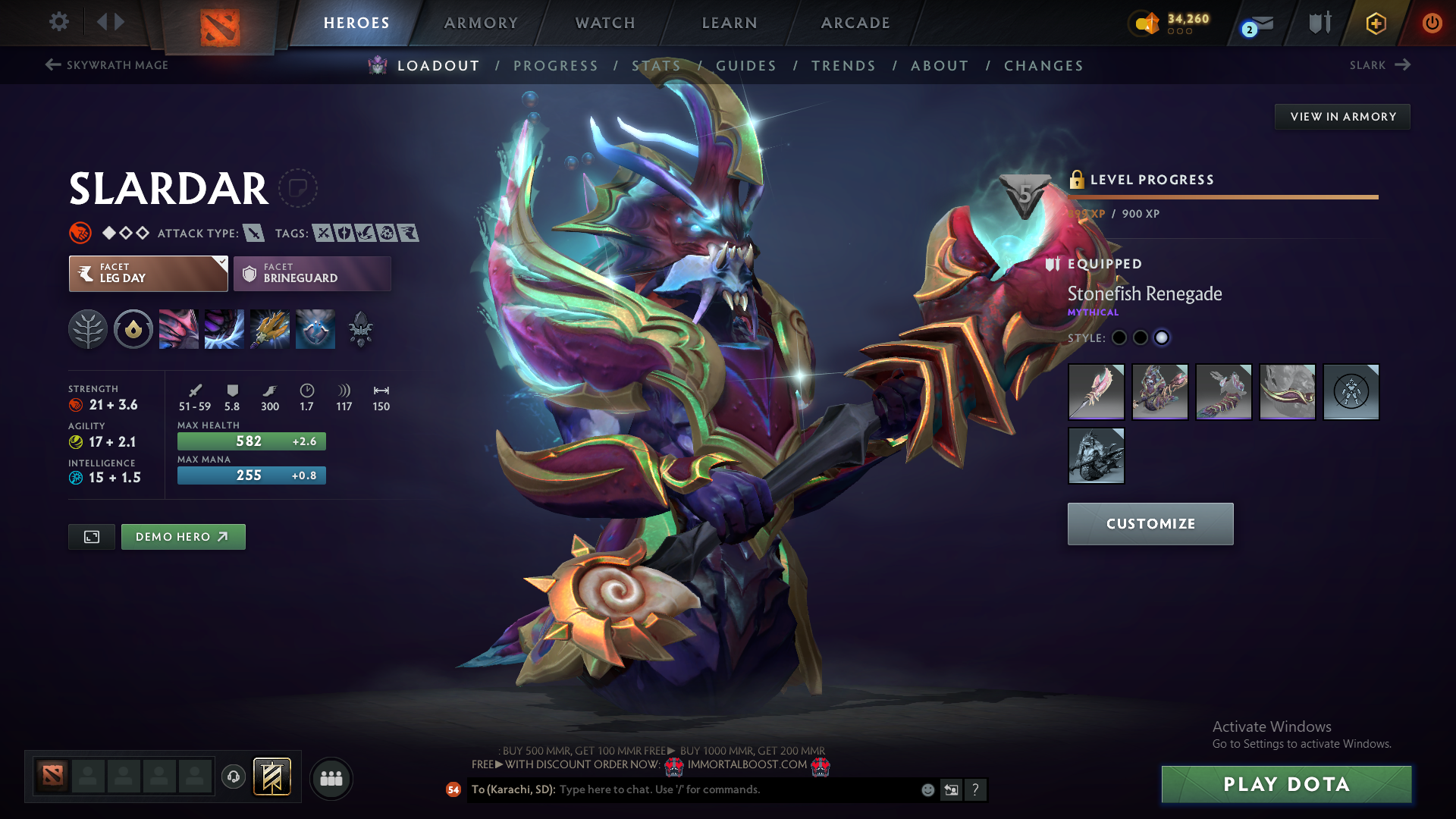Click the PLAY DOTA button
Image resolution: width=1456 pixels, height=819 pixels.
tap(1286, 784)
